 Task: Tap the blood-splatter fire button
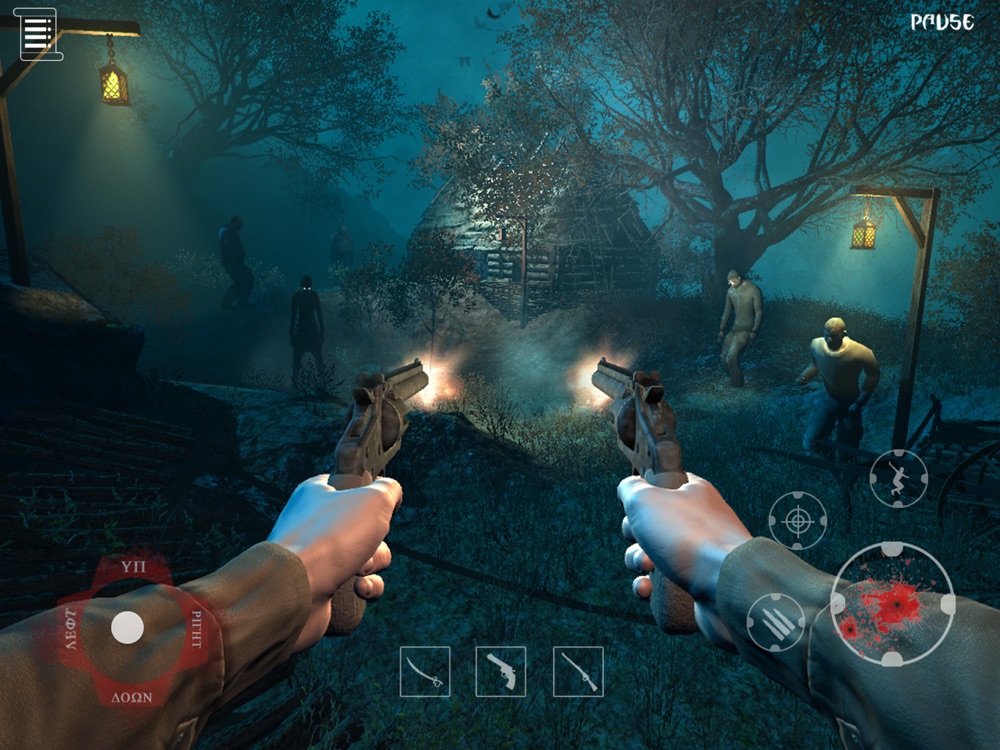tap(892, 604)
